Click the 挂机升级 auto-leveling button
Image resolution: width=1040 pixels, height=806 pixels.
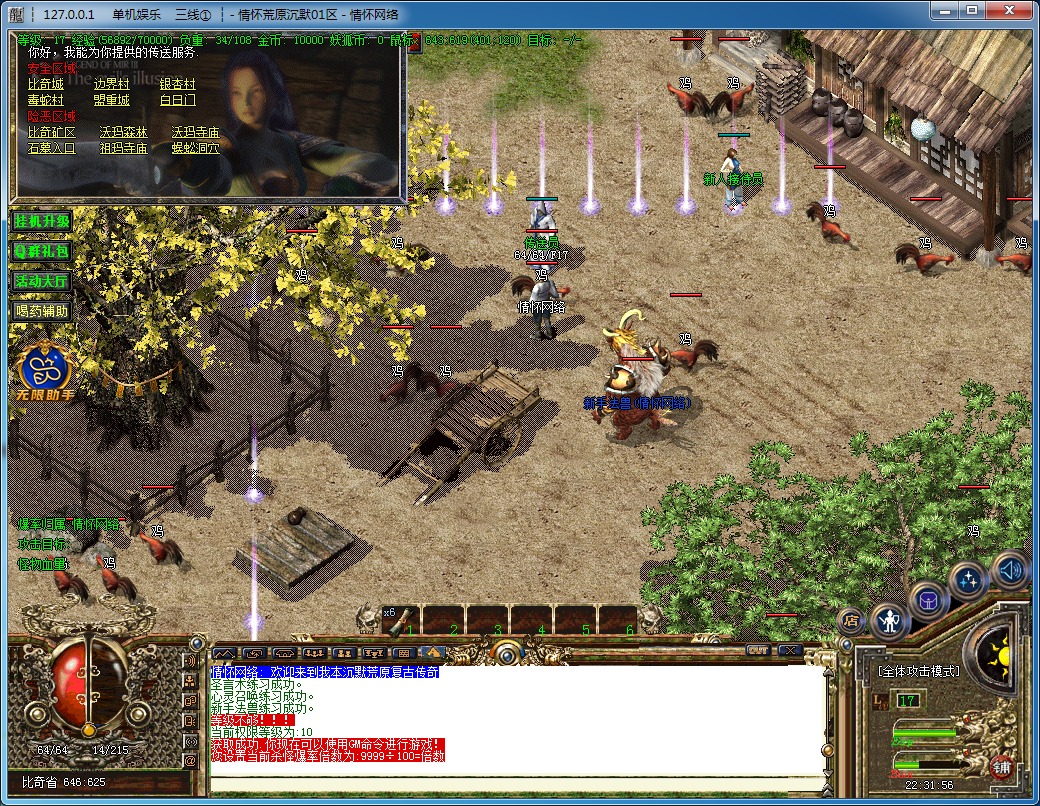tap(42, 220)
